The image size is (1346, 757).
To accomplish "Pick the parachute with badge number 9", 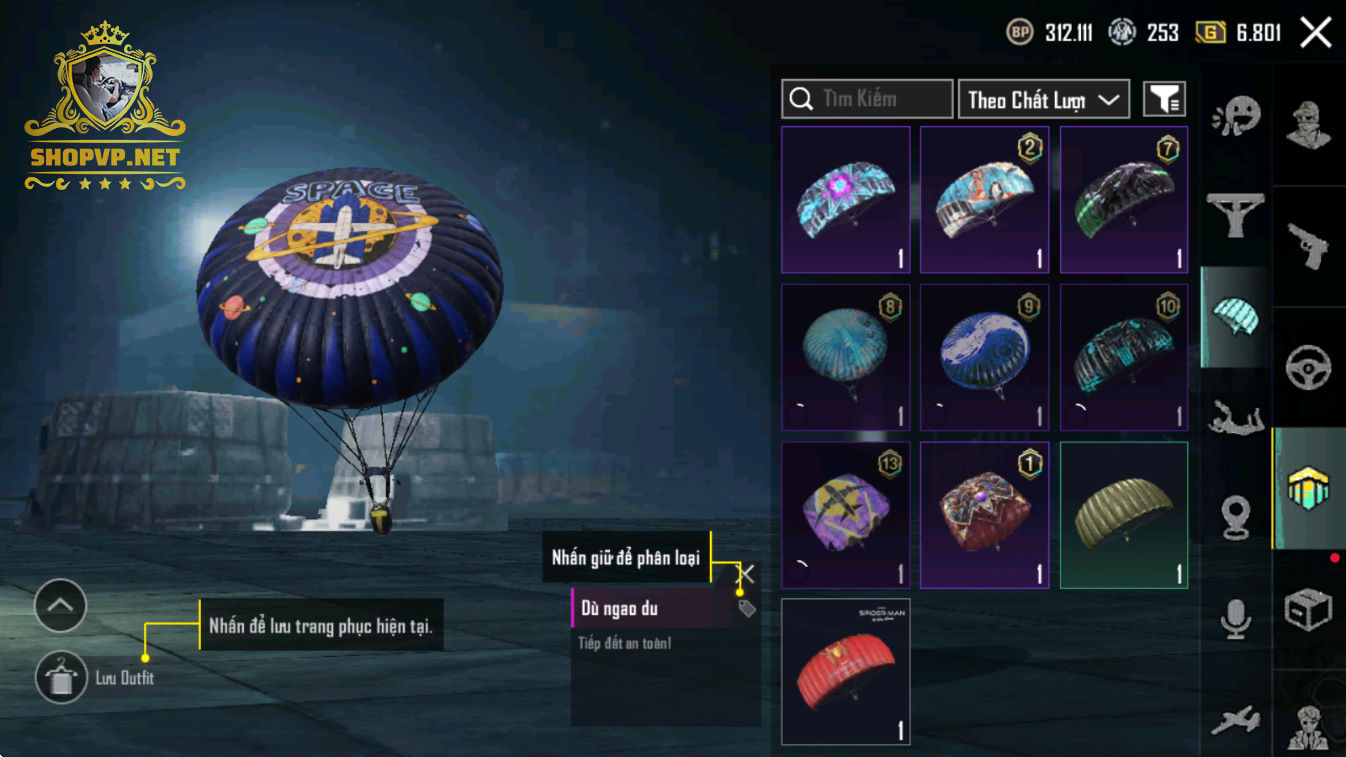I will pyautogui.click(x=984, y=357).
